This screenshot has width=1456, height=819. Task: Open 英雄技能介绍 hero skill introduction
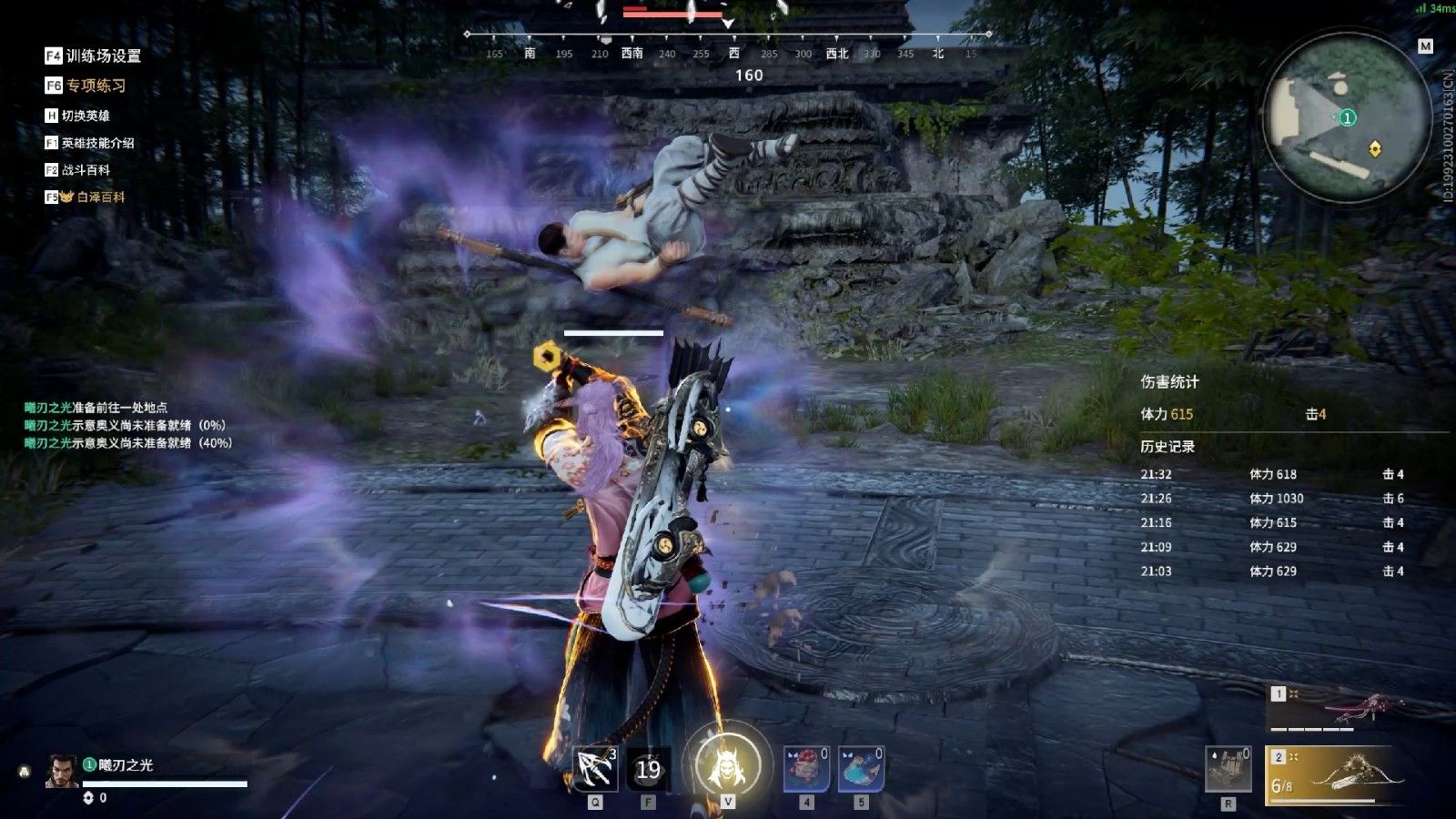(x=90, y=143)
